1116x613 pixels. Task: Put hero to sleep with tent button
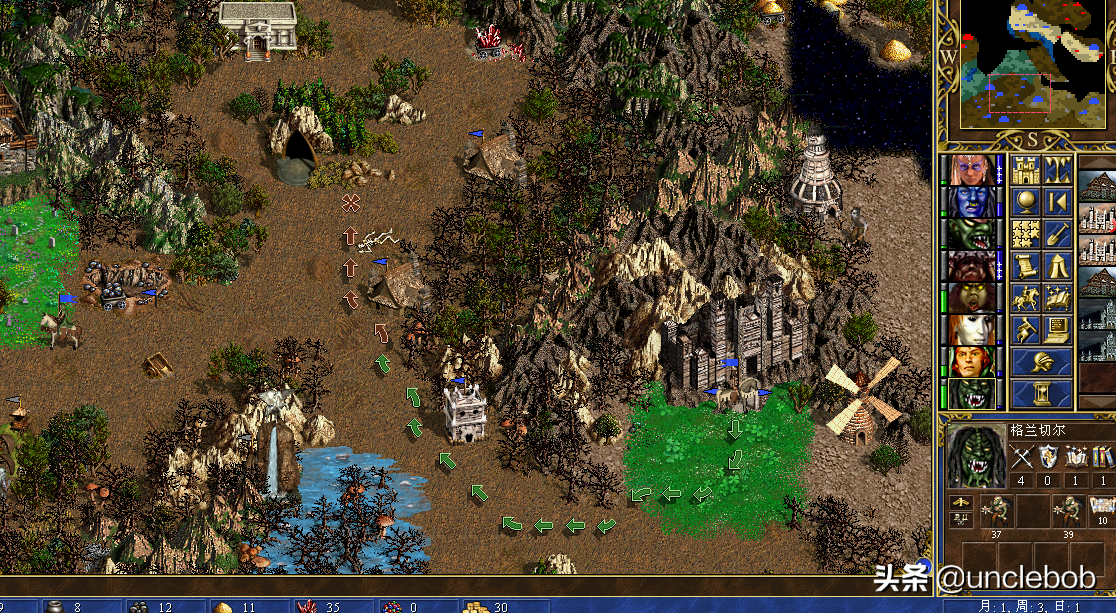1058,266
